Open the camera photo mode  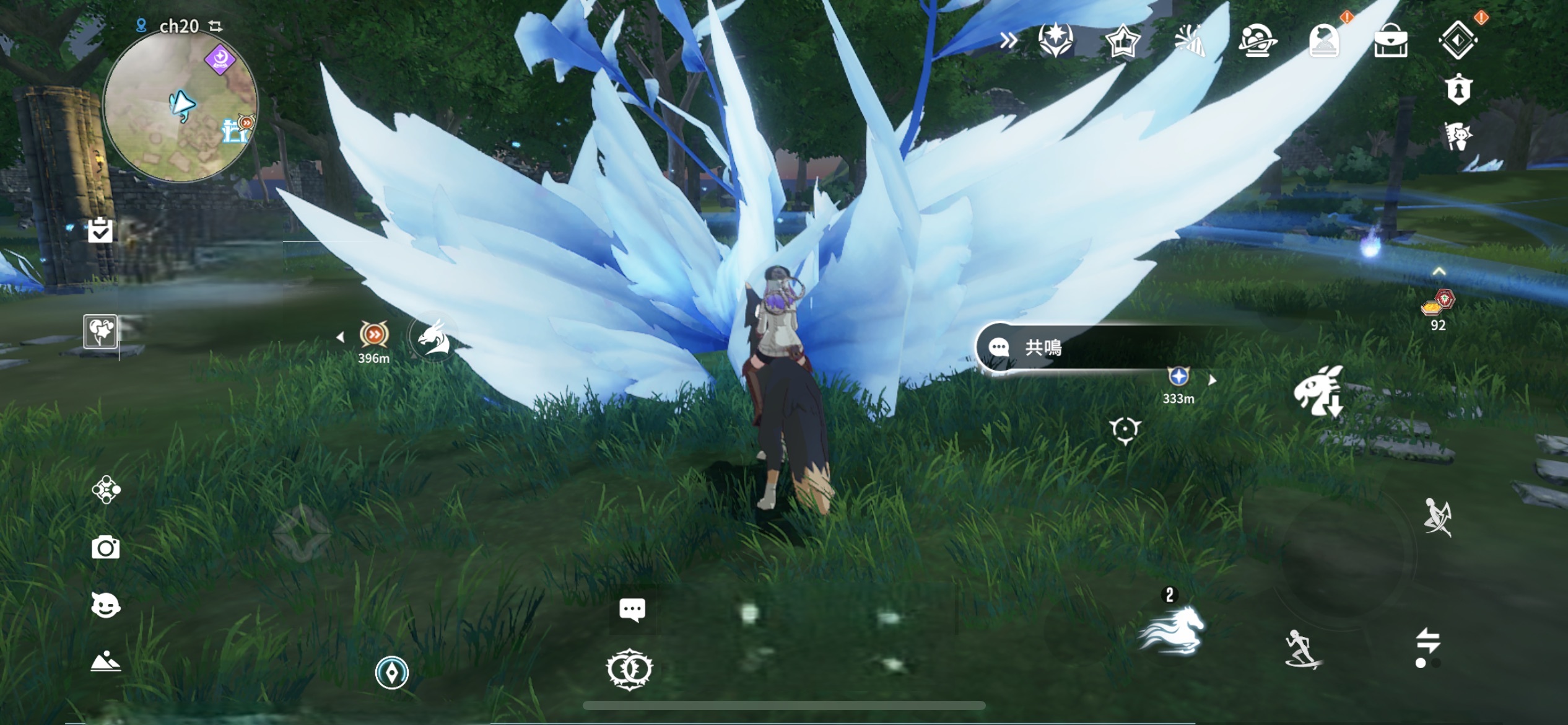click(105, 548)
